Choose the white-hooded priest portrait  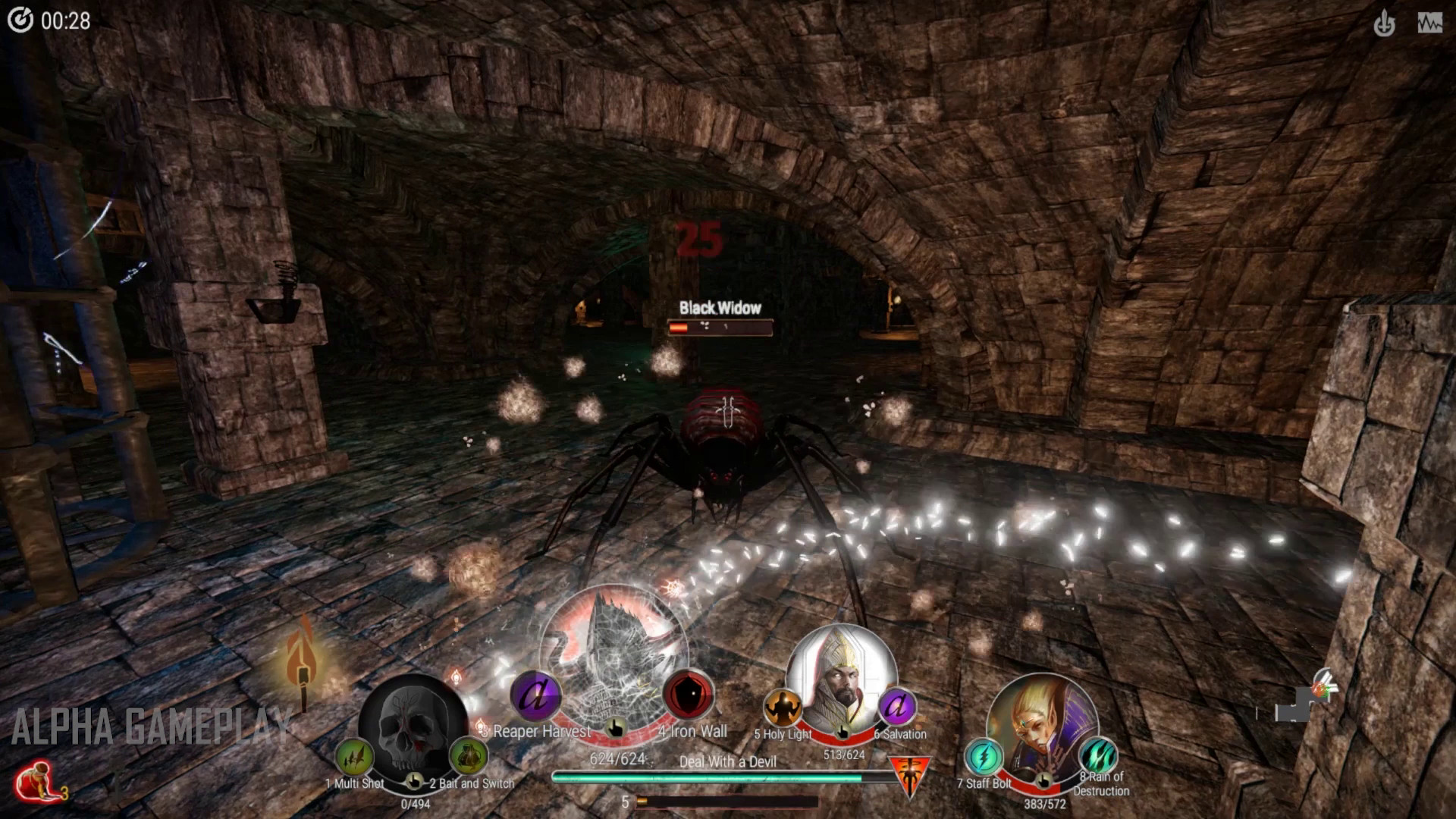(x=840, y=675)
